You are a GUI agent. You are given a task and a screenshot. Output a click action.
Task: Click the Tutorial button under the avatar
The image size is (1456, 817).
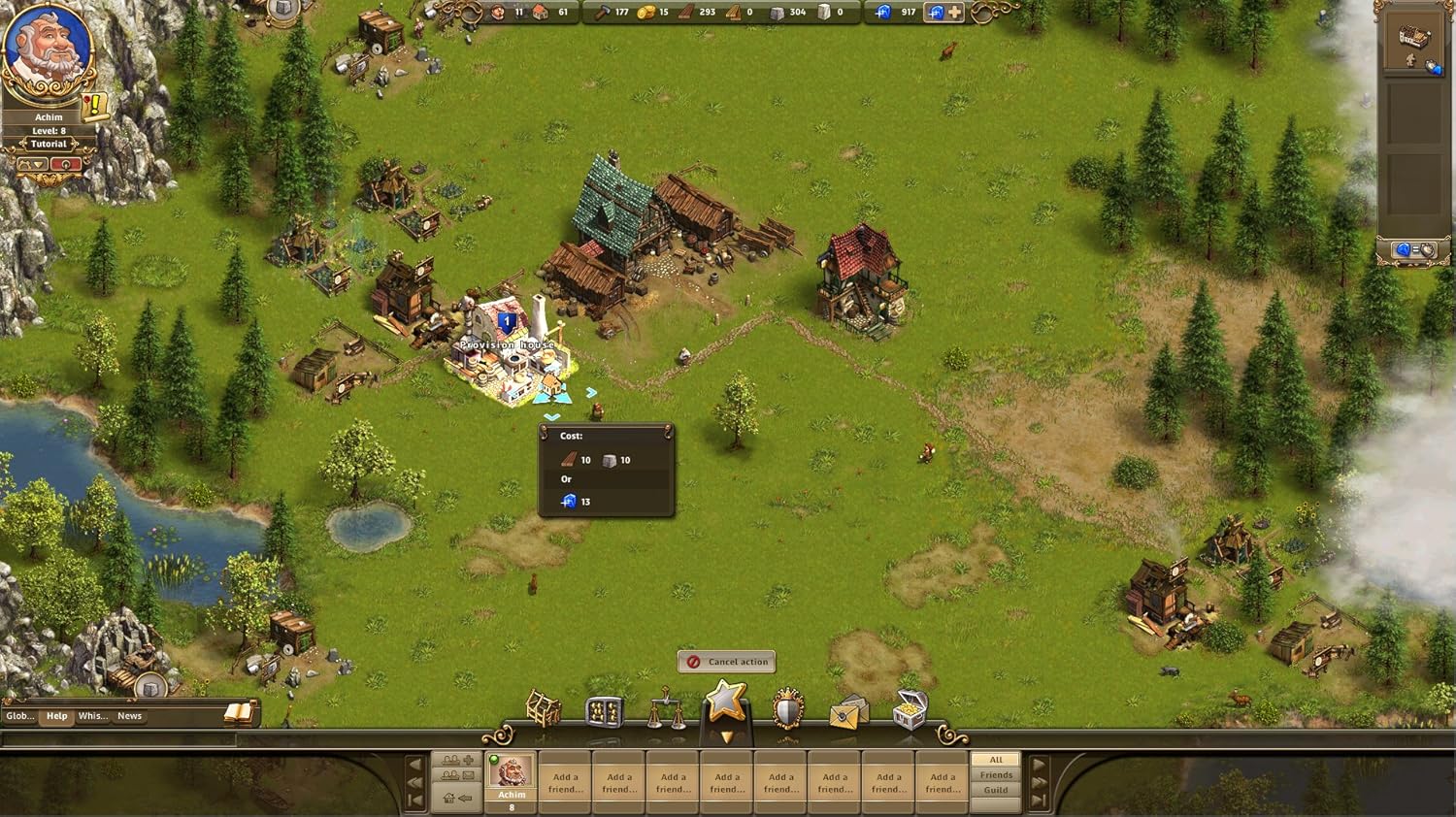(x=49, y=144)
